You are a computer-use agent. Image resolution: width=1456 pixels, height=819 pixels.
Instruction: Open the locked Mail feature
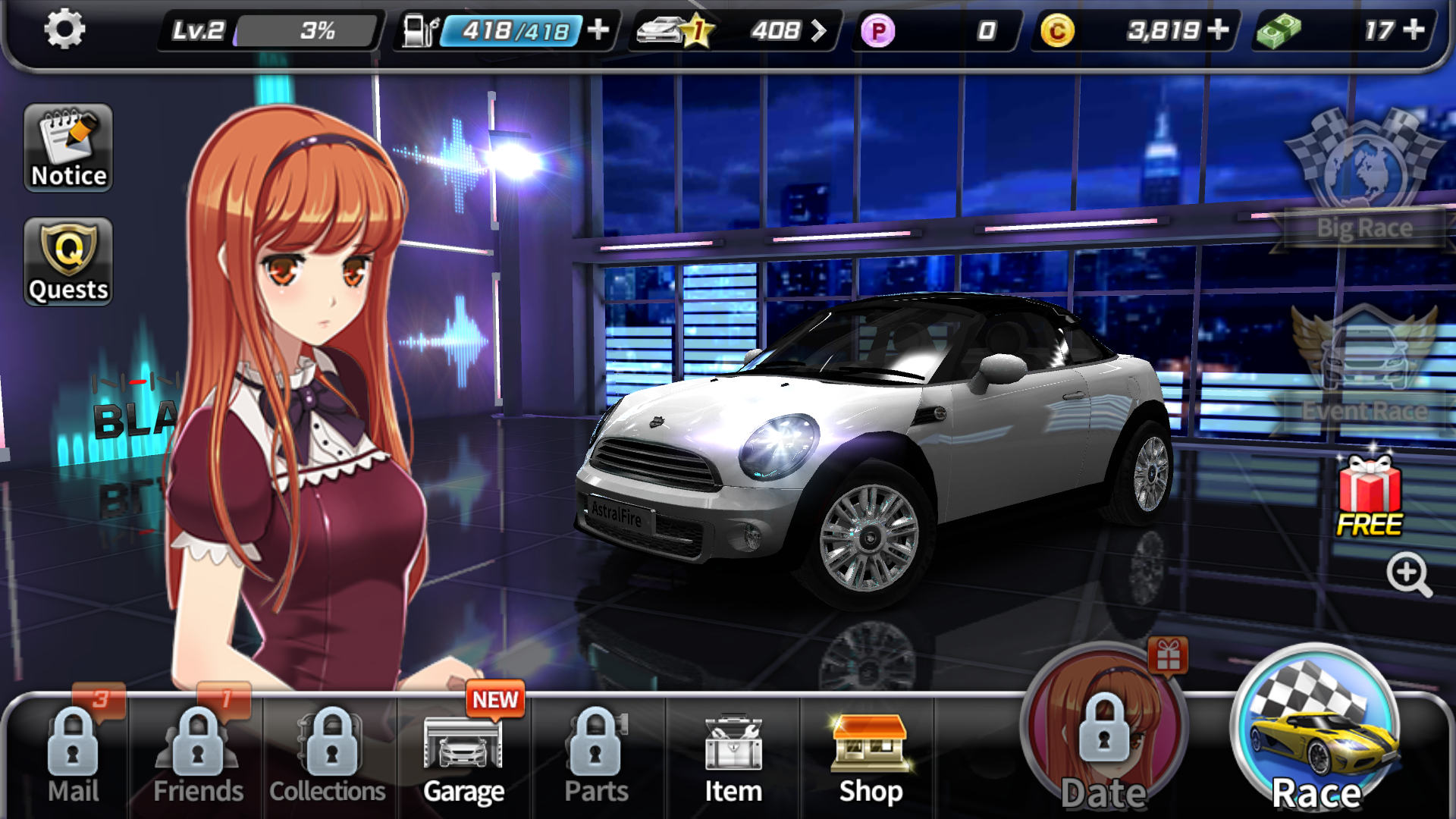point(73,758)
